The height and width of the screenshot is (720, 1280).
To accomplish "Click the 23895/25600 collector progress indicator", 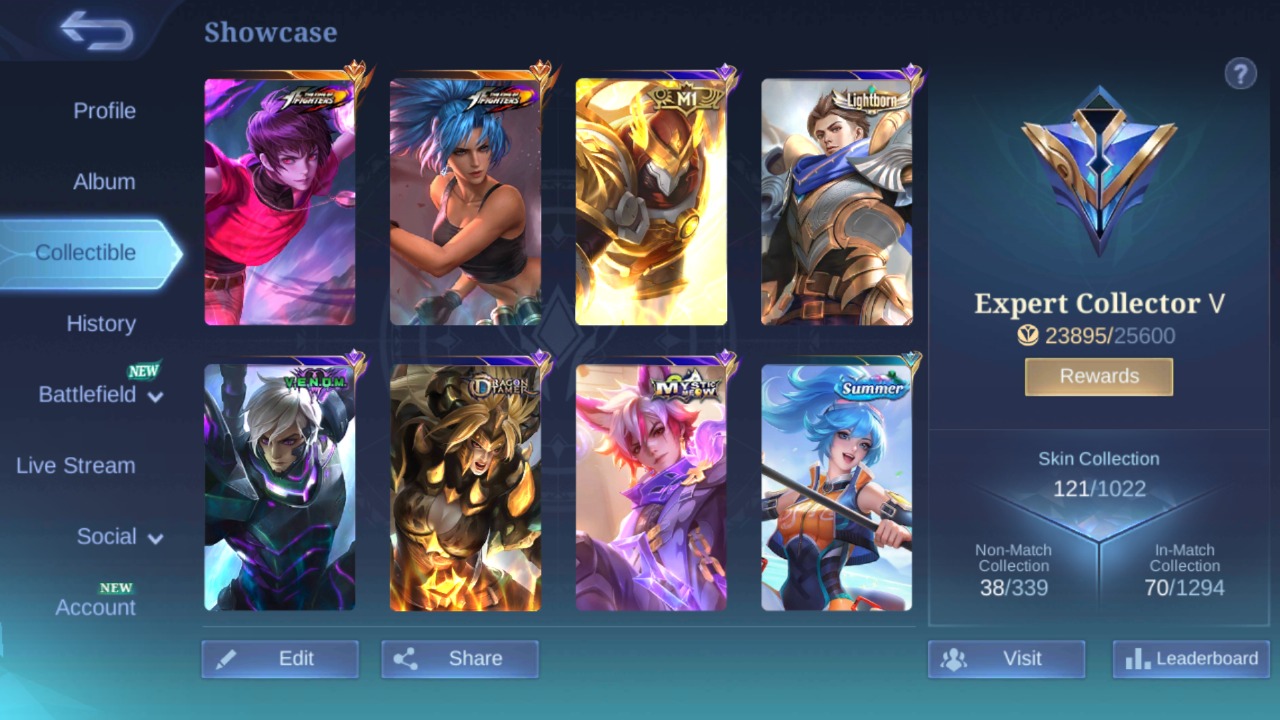I will pos(1096,336).
